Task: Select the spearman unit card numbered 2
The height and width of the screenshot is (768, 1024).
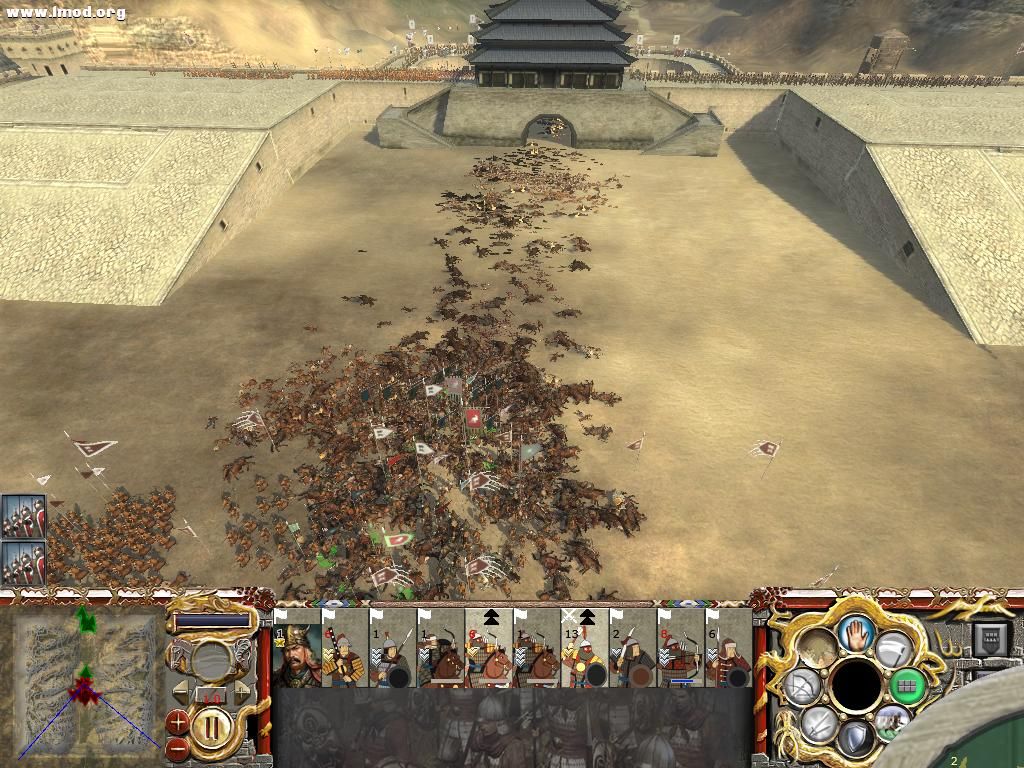Action: (x=633, y=654)
